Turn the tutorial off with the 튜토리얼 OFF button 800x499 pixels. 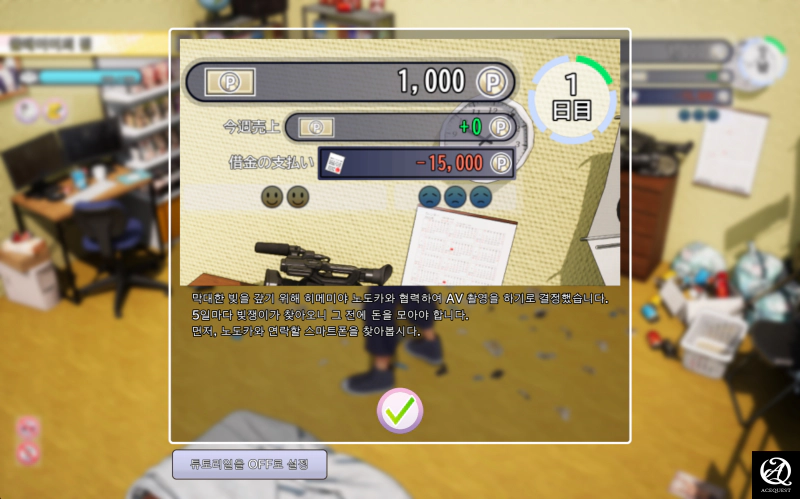click(250, 464)
